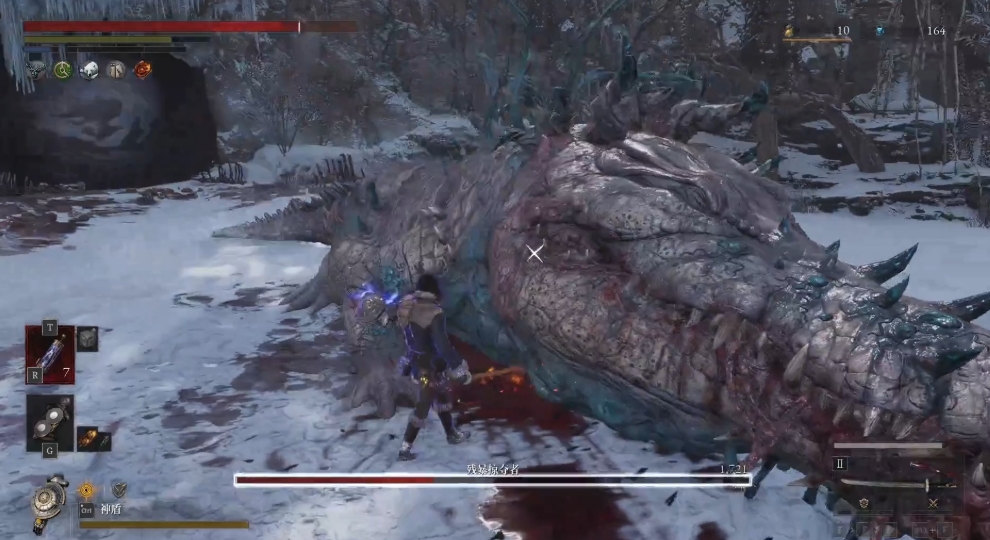The height and width of the screenshot is (540, 990).
Task: Select the red flame swirl buff icon
Action: click(x=143, y=70)
